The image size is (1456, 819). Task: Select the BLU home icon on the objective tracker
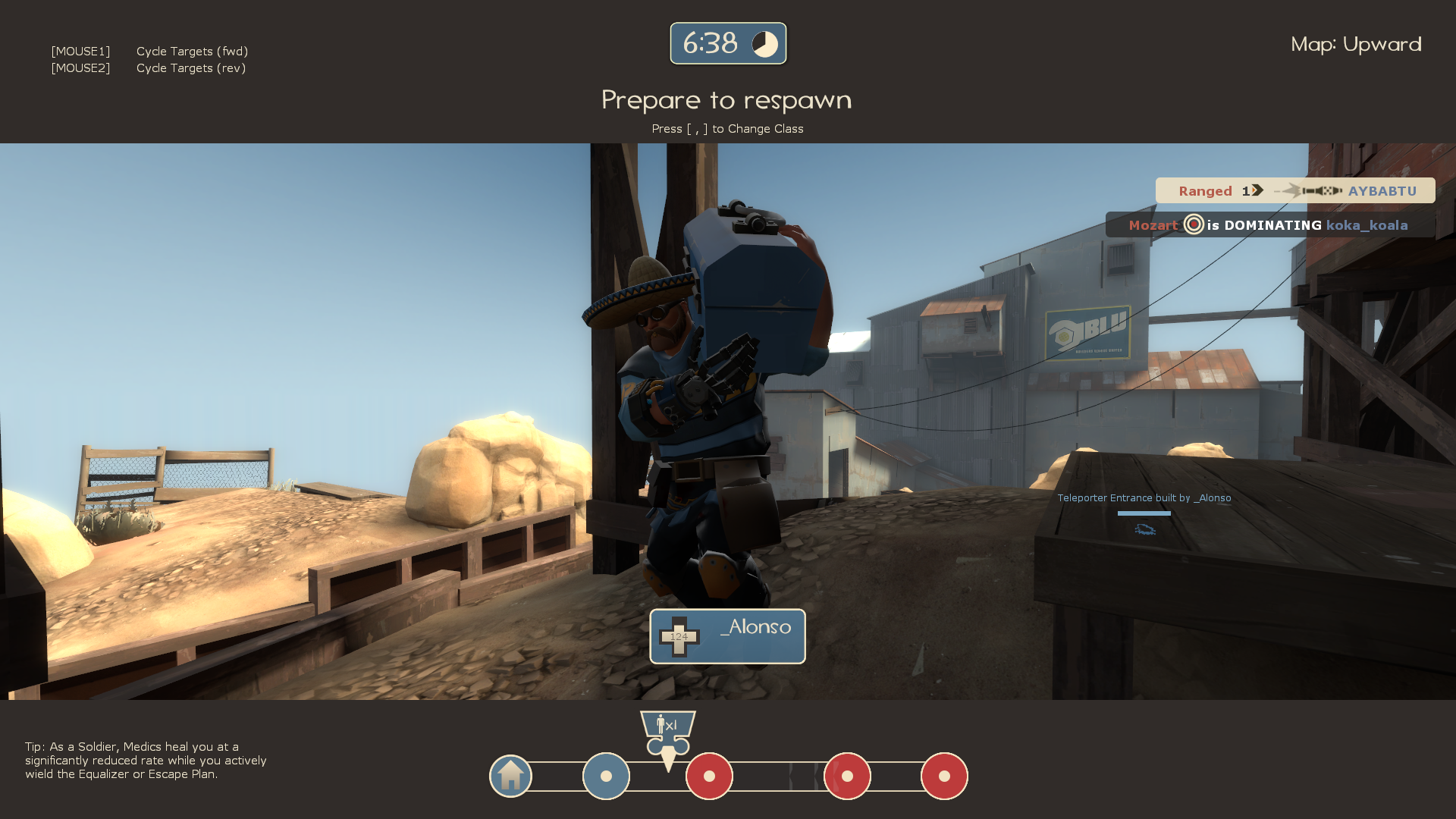(x=510, y=776)
